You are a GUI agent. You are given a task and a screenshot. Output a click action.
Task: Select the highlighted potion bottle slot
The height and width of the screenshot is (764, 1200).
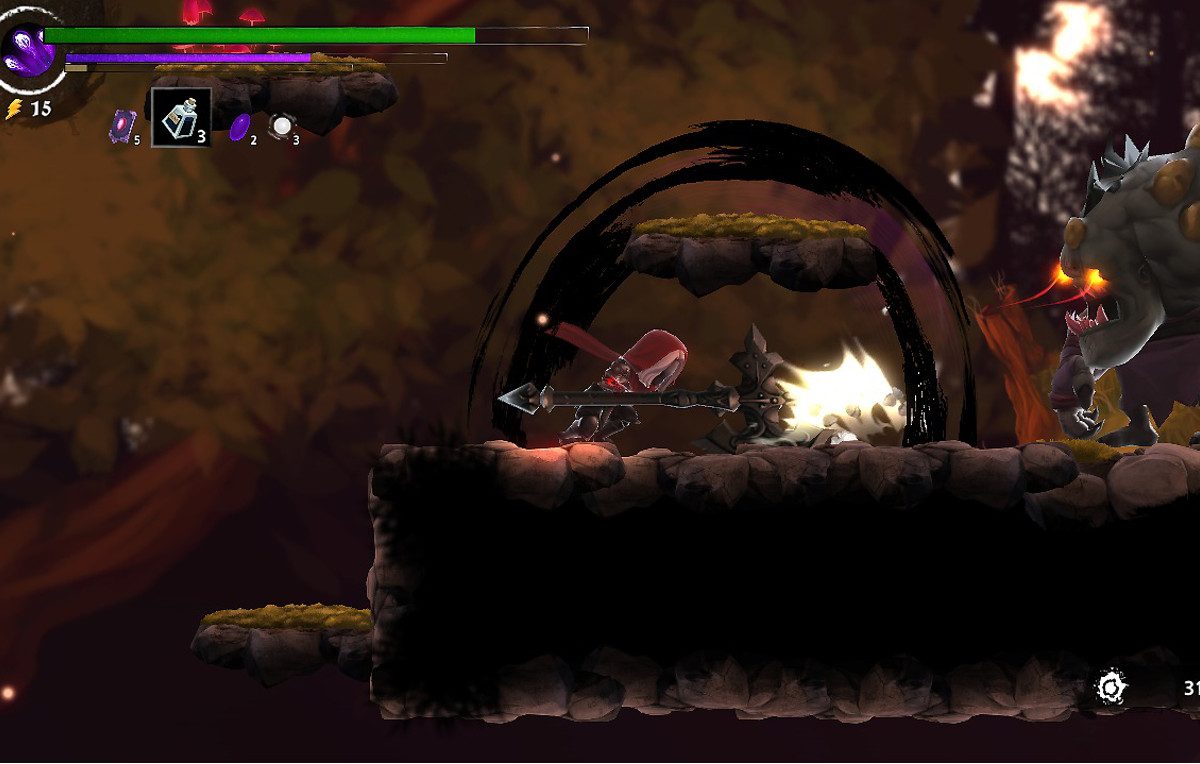181,118
